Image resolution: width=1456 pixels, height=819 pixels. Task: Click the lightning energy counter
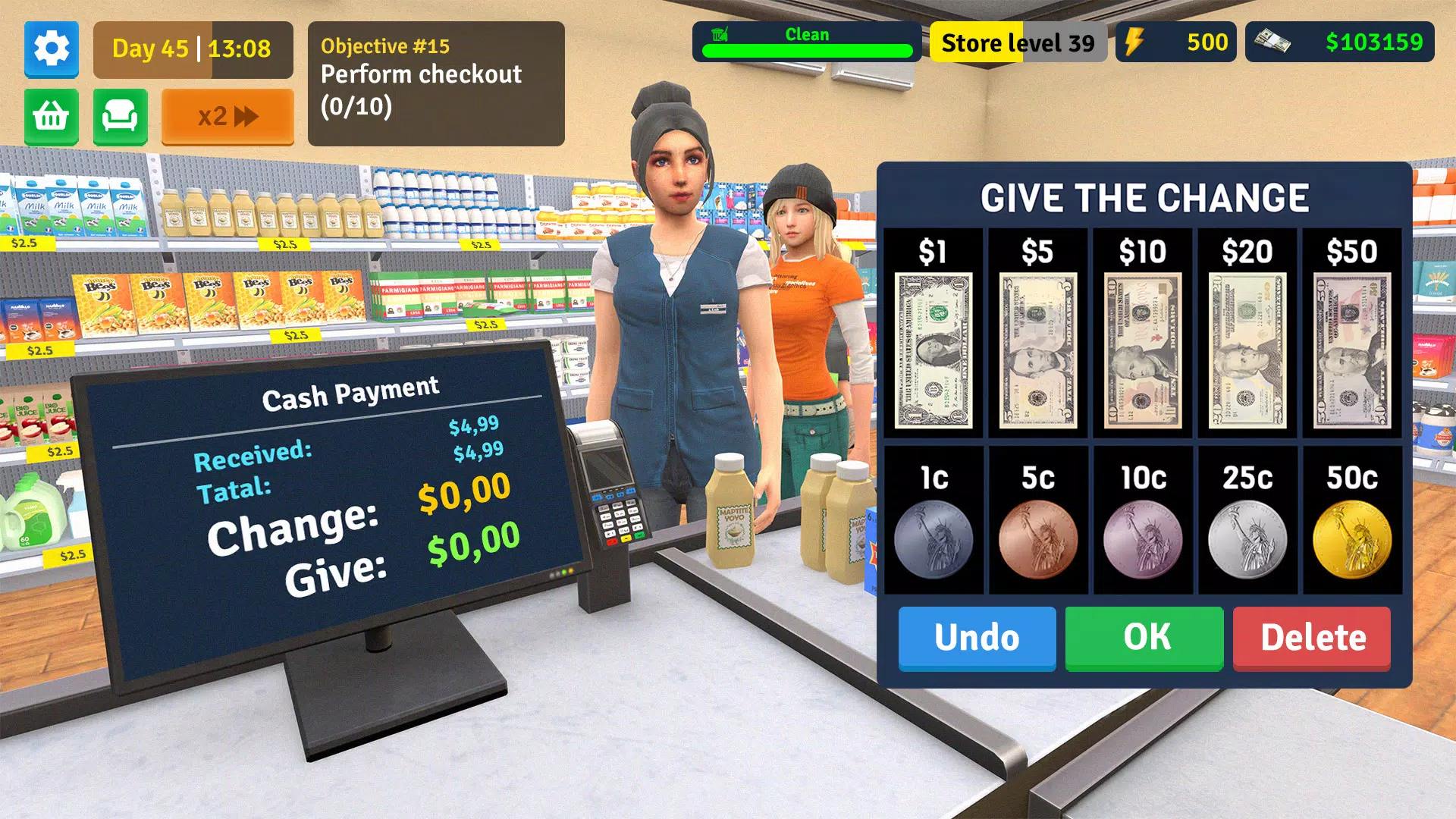[x=1175, y=42]
